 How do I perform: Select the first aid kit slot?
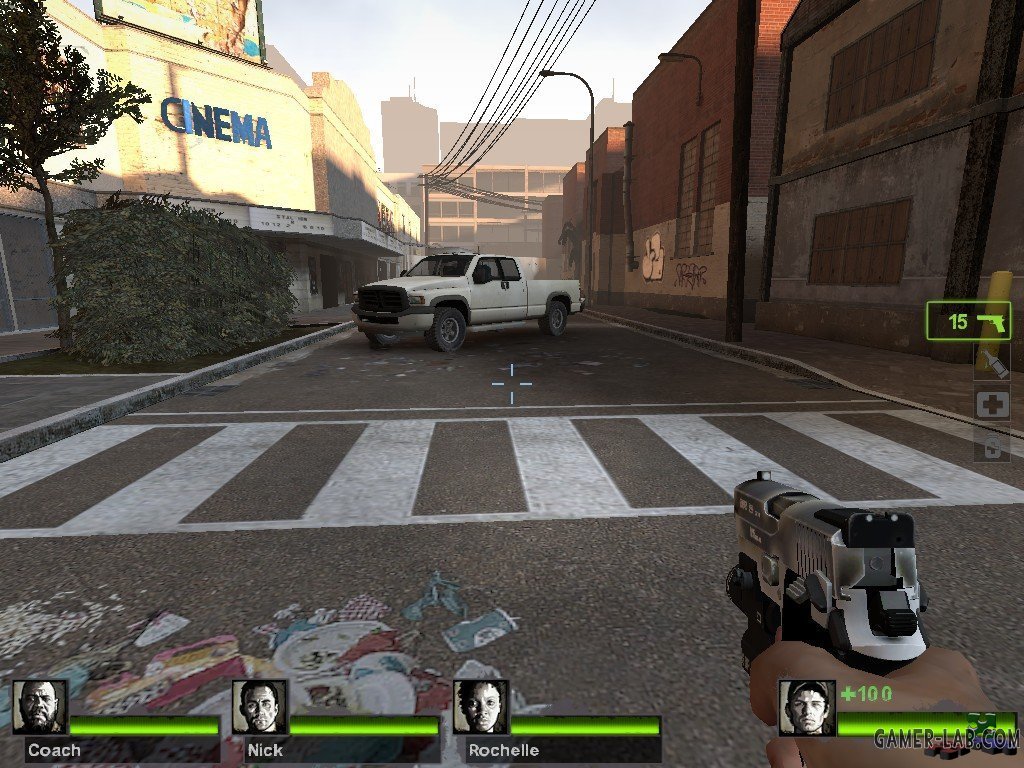click(992, 405)
